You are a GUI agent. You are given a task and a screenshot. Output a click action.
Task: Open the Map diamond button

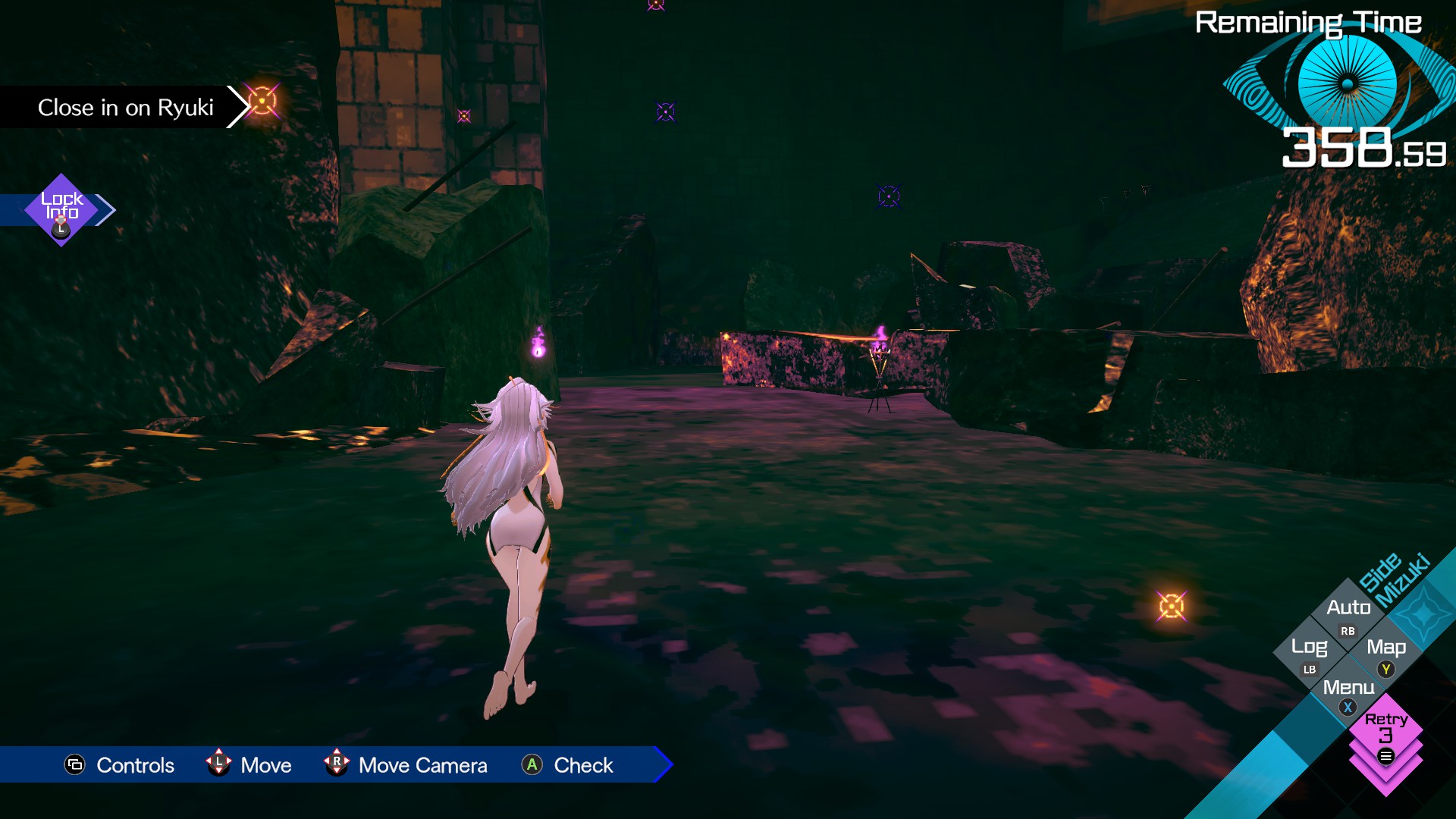(1386, 651)
